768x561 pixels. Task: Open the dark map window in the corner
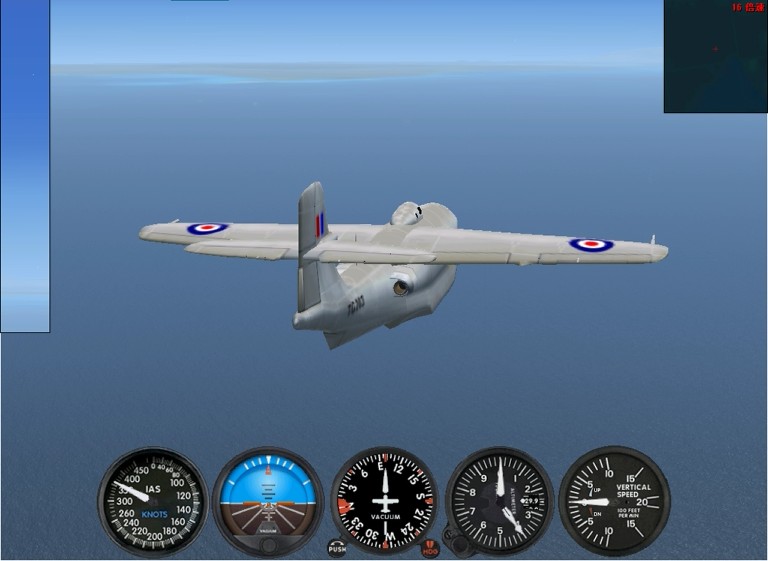coord(715,57)
